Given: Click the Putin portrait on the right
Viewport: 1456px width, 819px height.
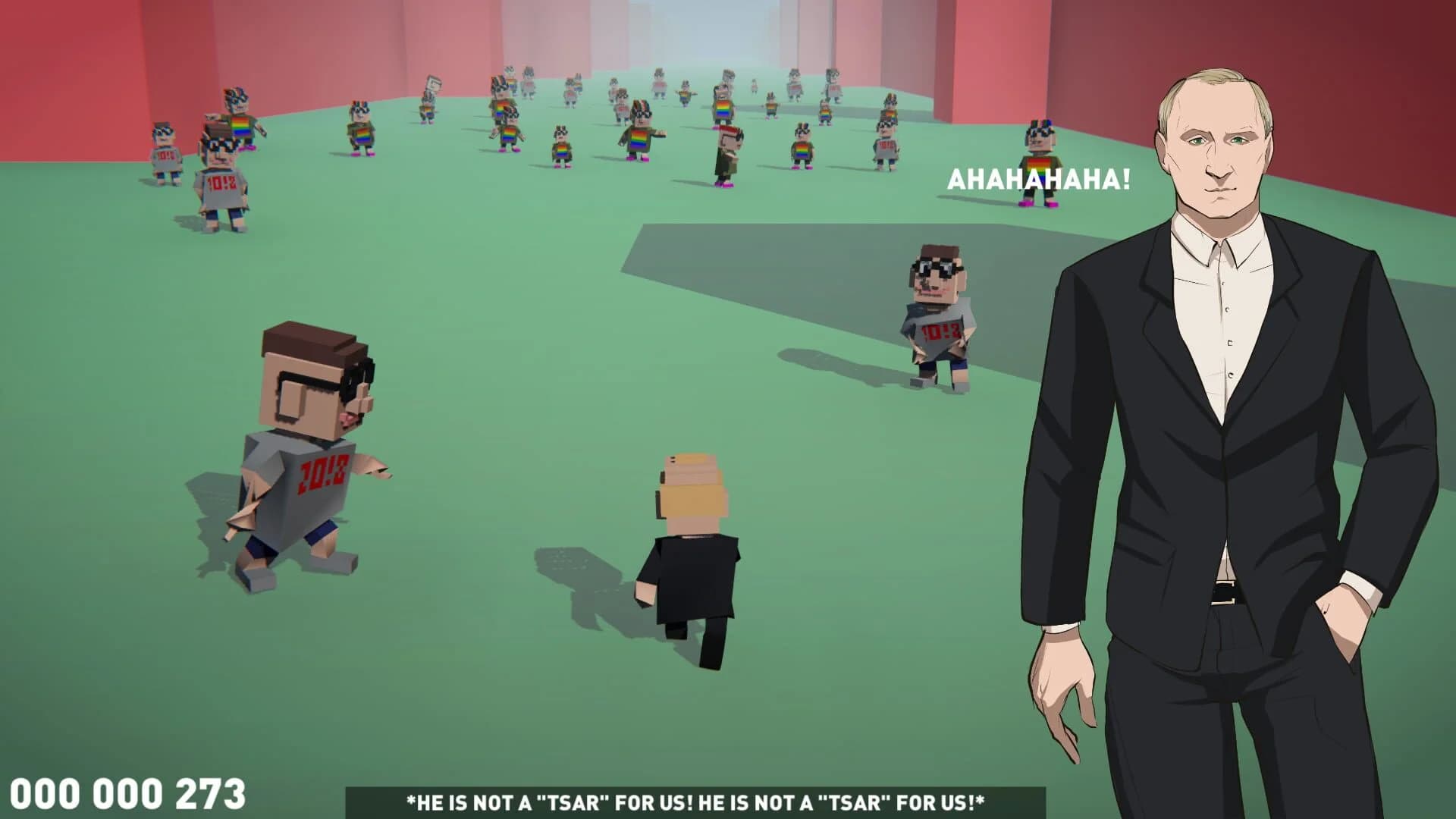Looking at the screenshot, I should click(1251, 417).
